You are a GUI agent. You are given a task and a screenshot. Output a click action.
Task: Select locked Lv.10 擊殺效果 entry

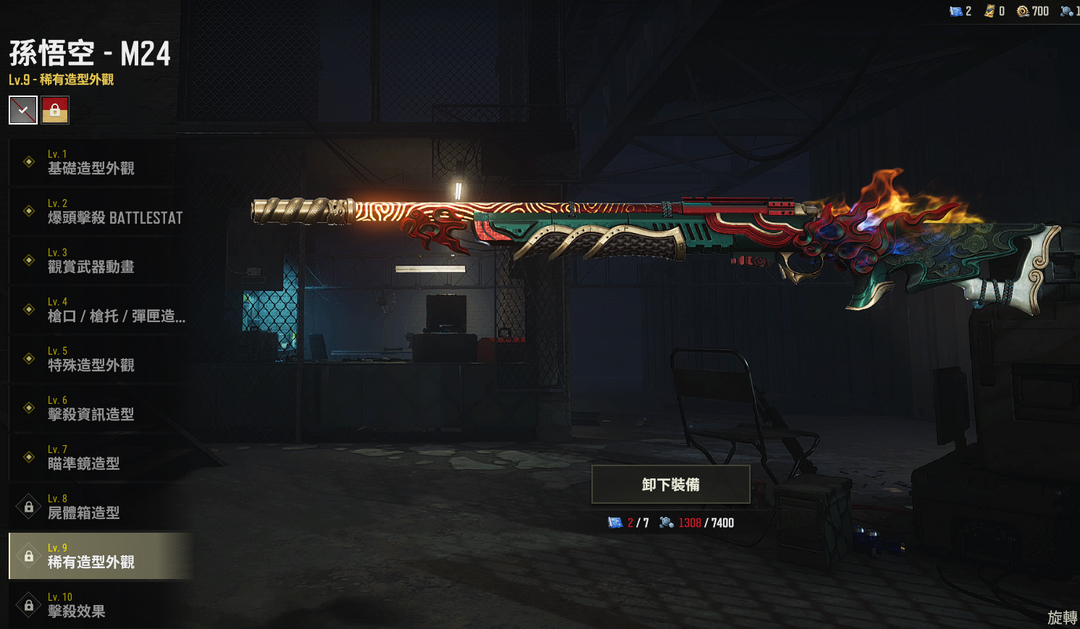coord(100,605)
